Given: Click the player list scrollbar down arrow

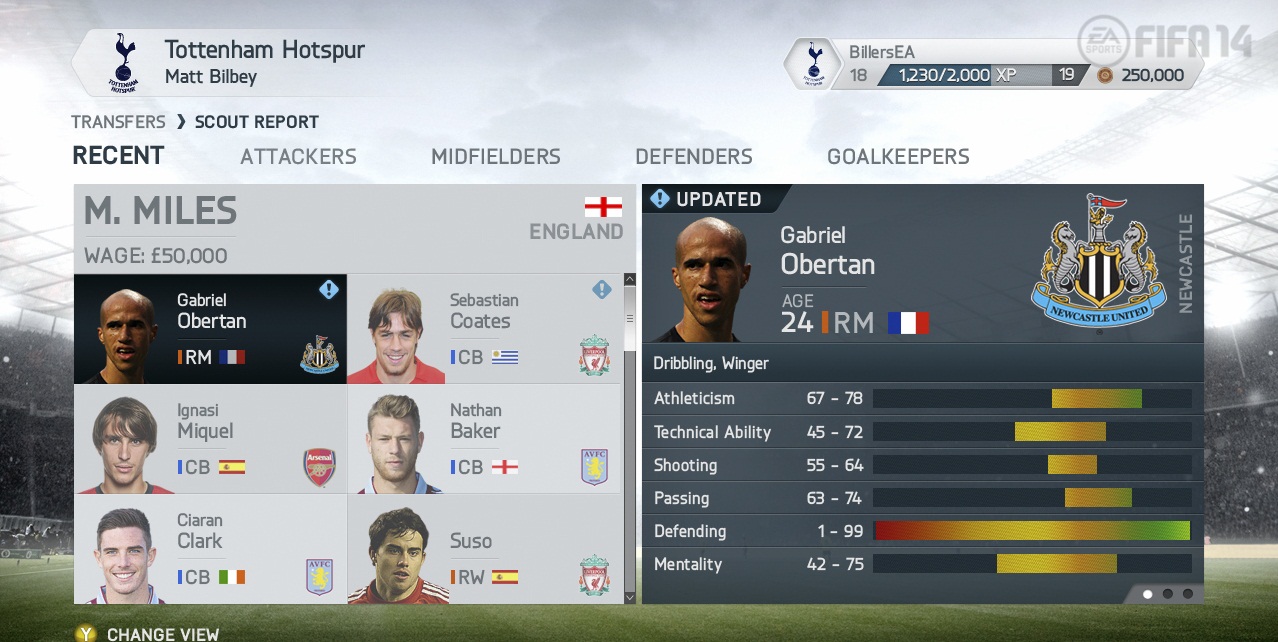Looking at the screenshot, I should 629,597.
